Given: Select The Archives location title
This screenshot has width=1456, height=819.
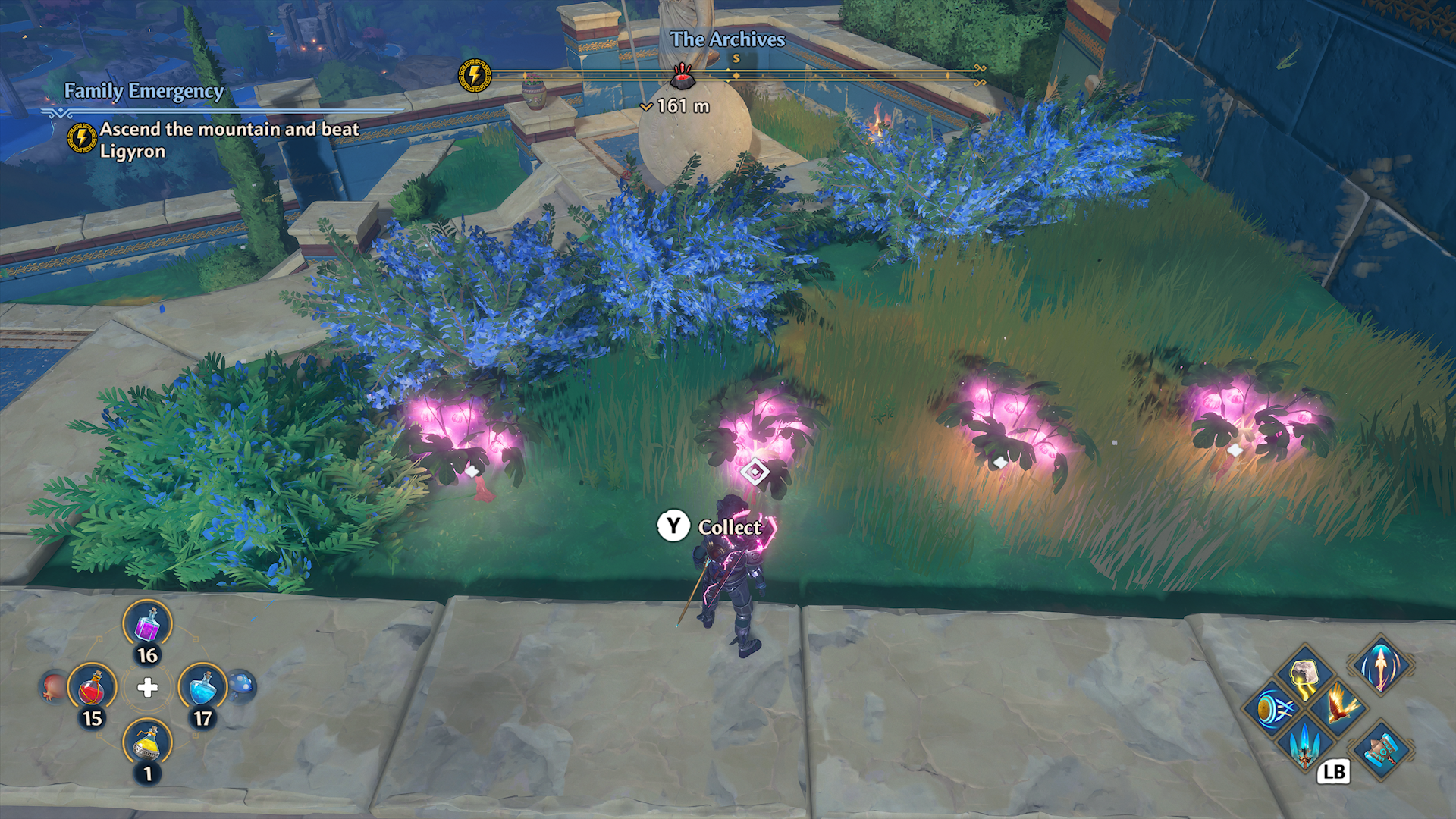Looking at the screenshot, I should click(729, 40).
